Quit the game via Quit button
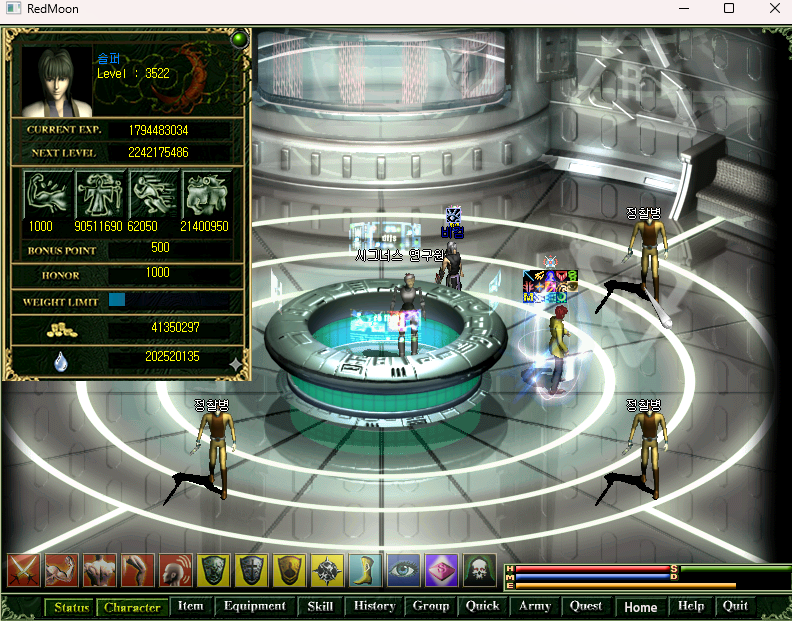This screenshot has height=621, width=792. (x=735, y=606)
